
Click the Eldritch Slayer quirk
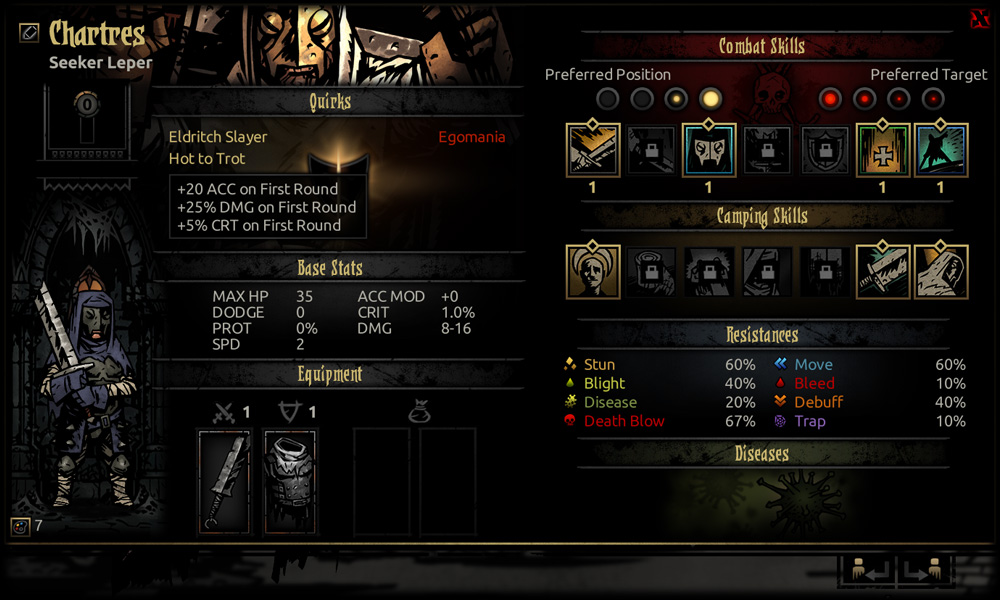coord(218,137)
